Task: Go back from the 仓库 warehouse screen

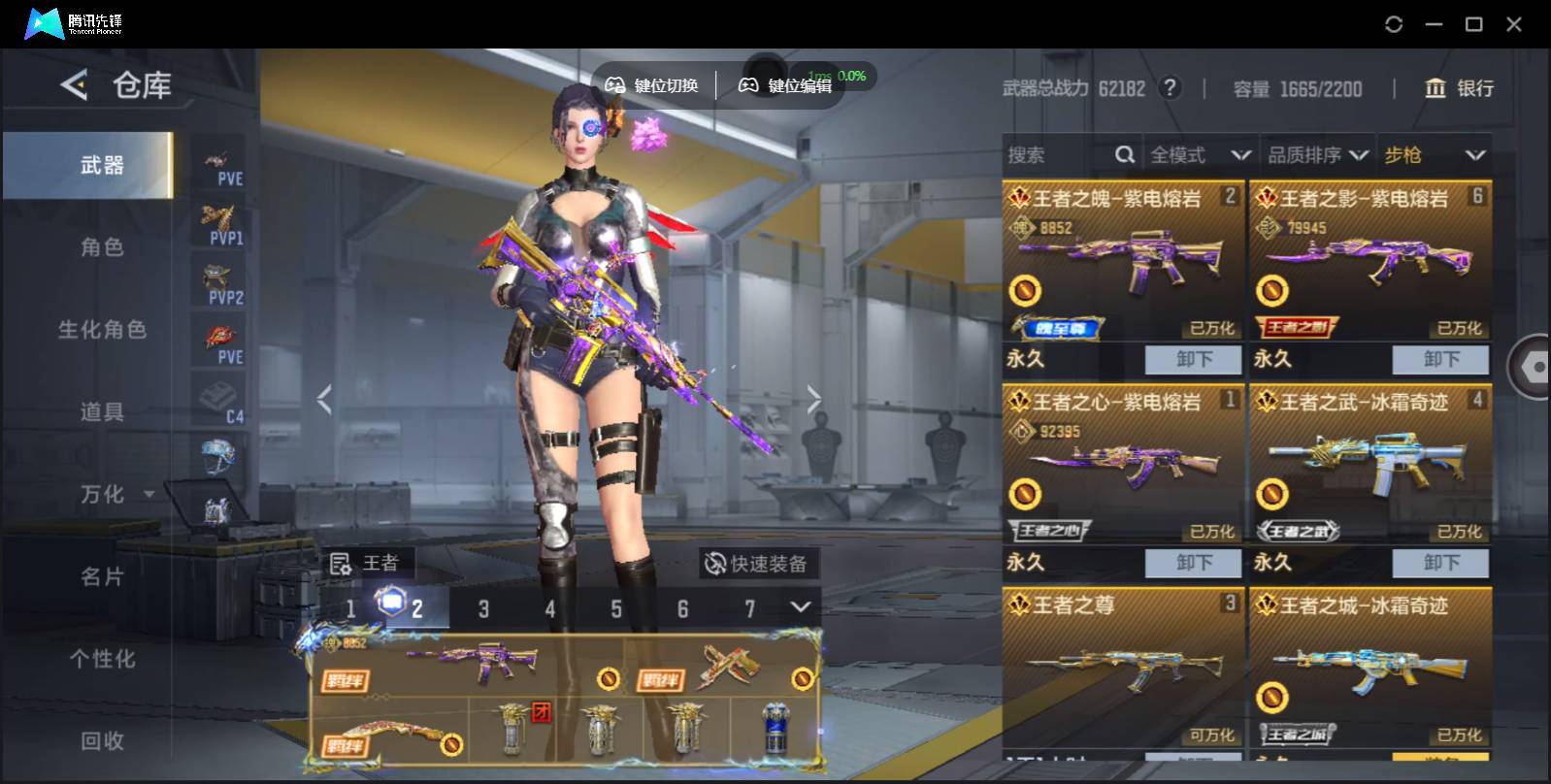Action: click(x=75, y=85)
